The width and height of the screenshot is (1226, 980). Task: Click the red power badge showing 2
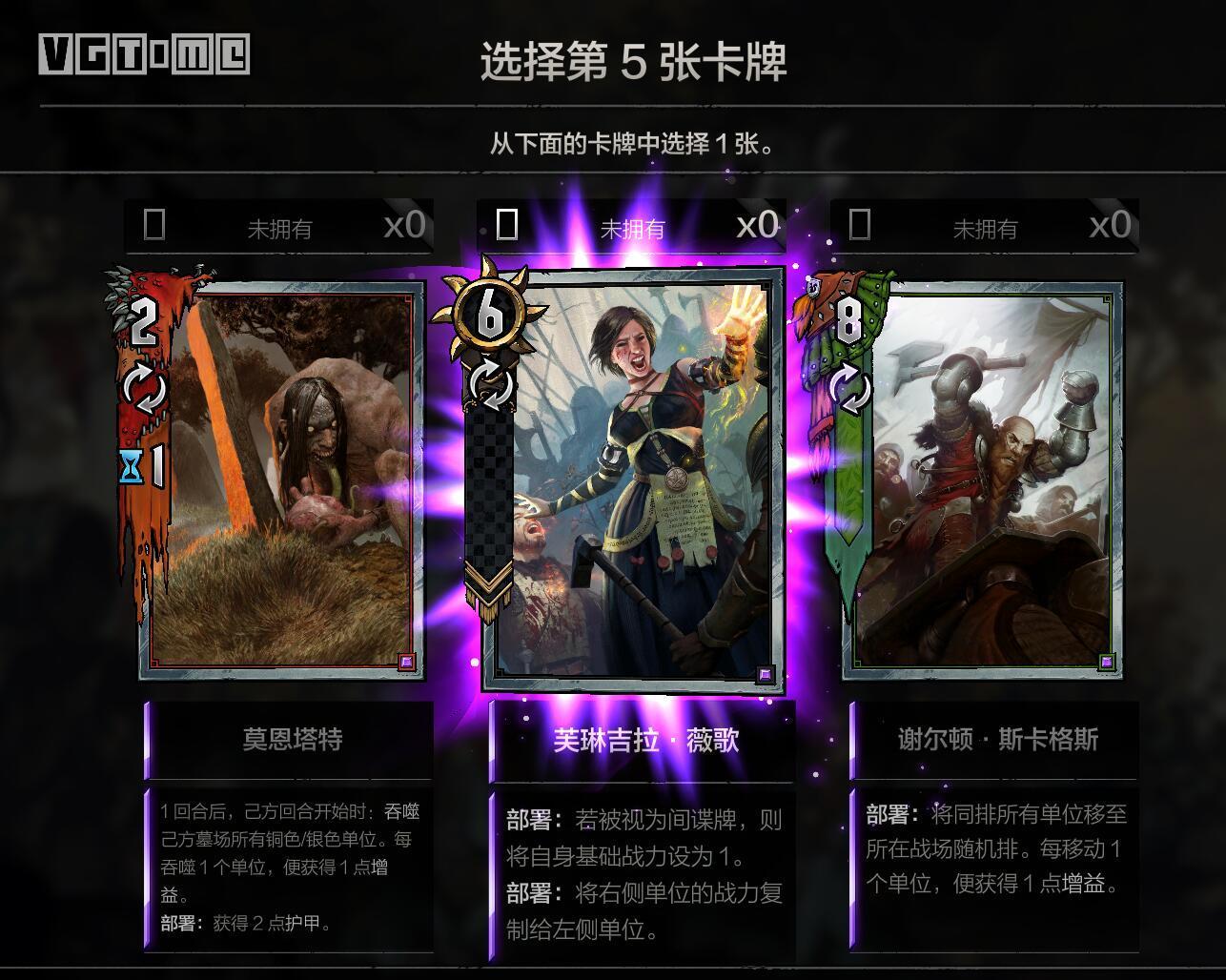[143, 319]
